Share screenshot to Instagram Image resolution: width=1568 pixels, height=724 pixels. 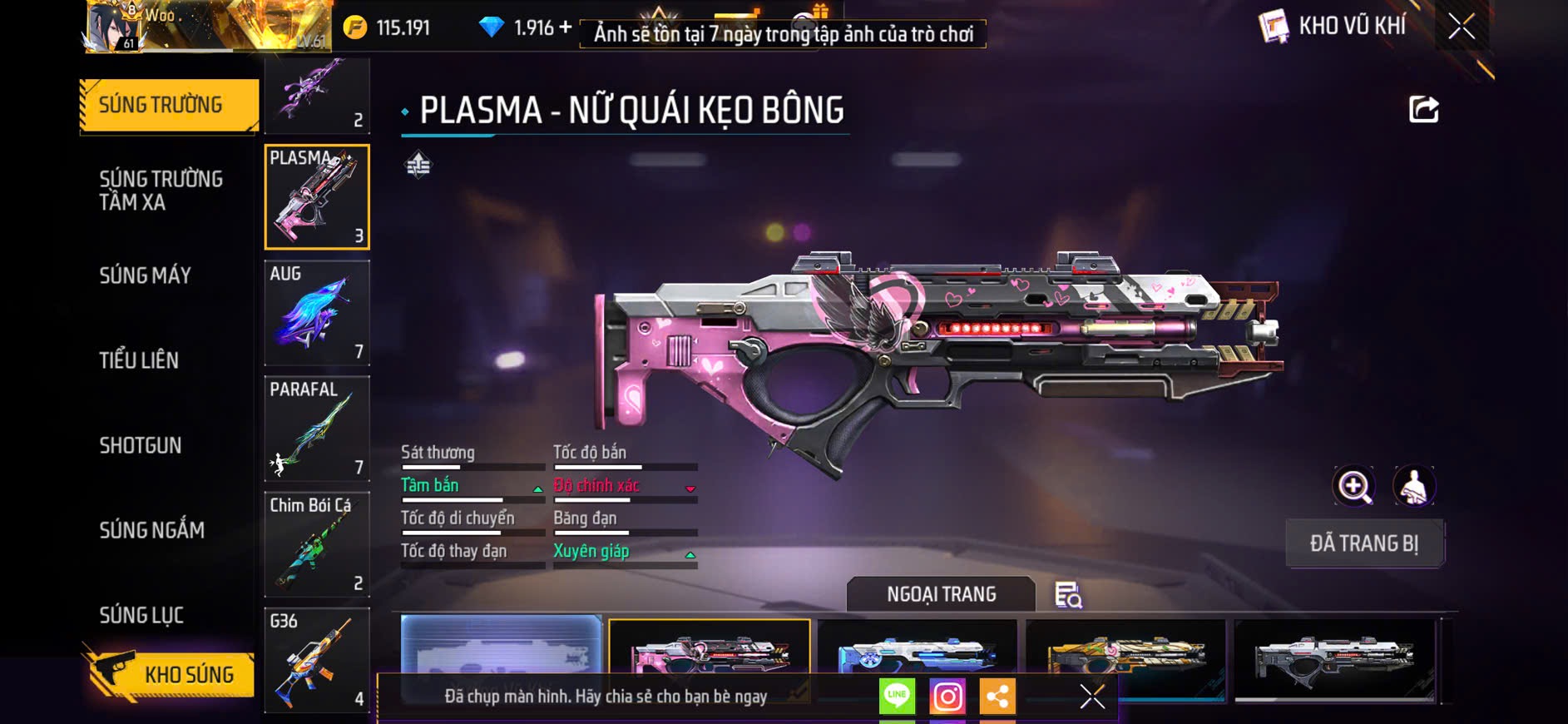pos(947,697)
